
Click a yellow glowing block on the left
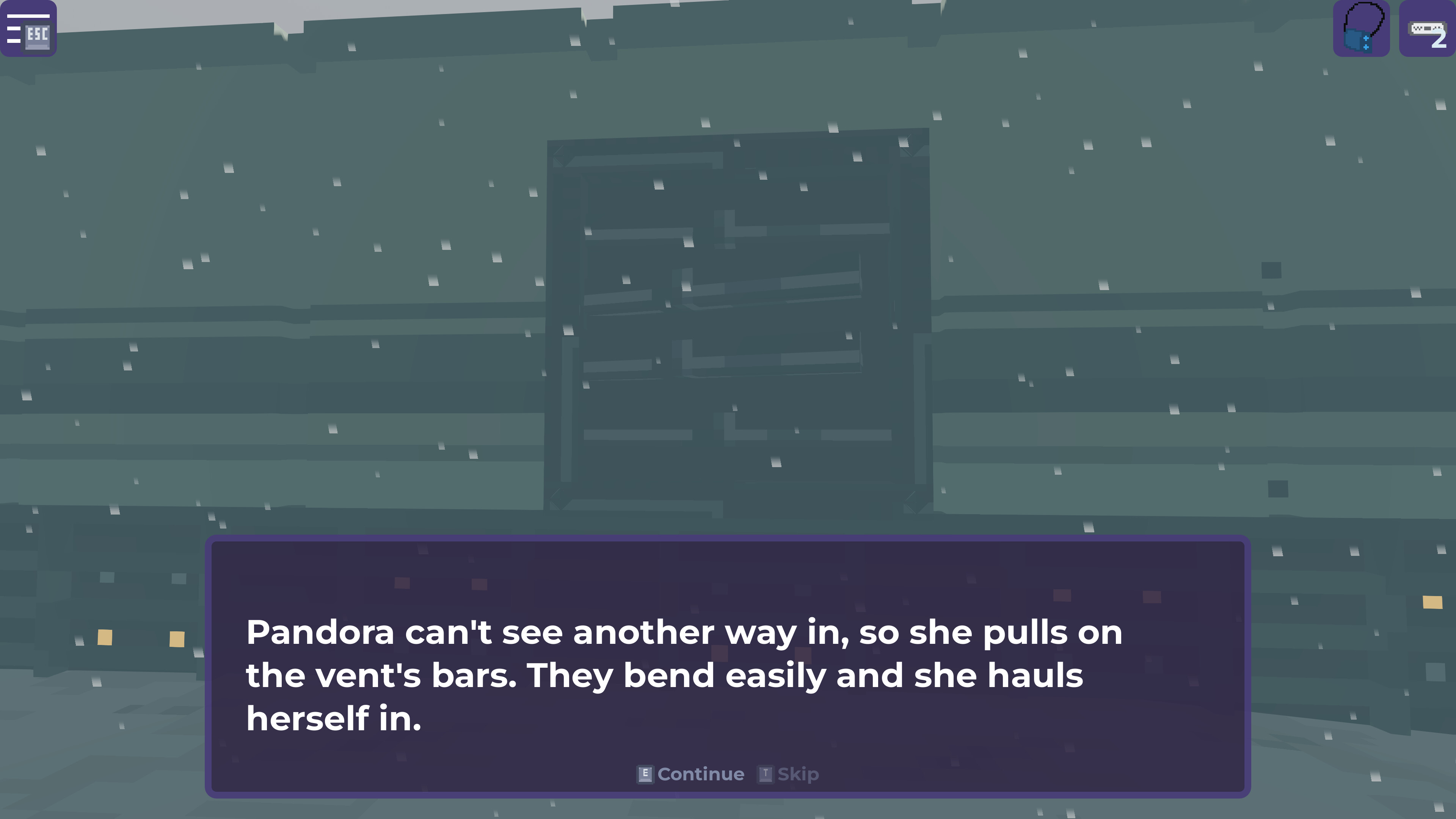[105, 637]
